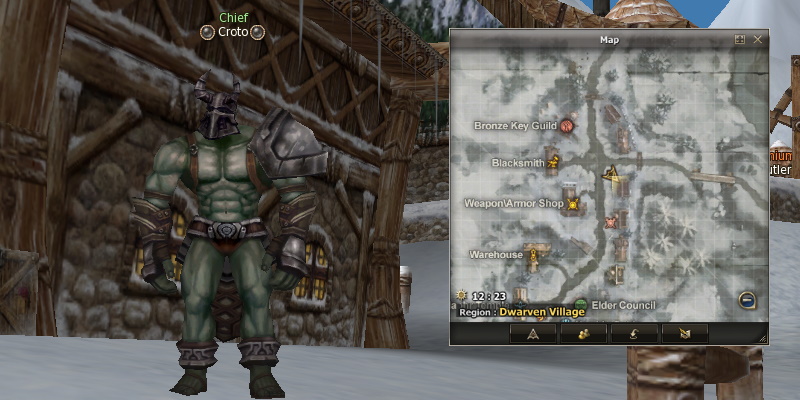Select the Elder Council map marker
Viewport: 800px width, 400px height.
(x=581, y=304)
